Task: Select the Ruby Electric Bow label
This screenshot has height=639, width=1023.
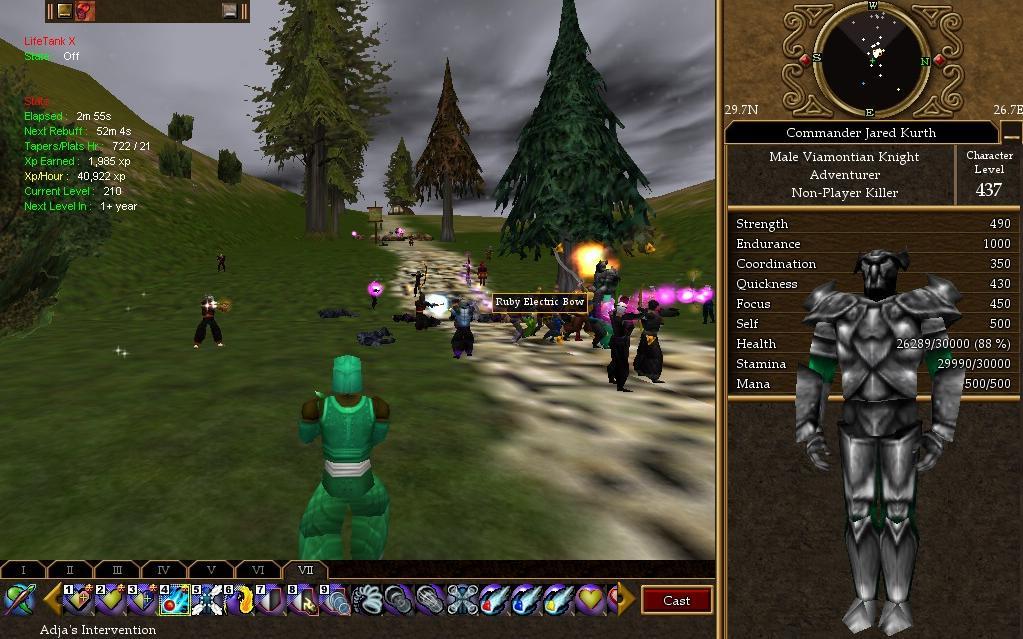Action: pos(540,302)
